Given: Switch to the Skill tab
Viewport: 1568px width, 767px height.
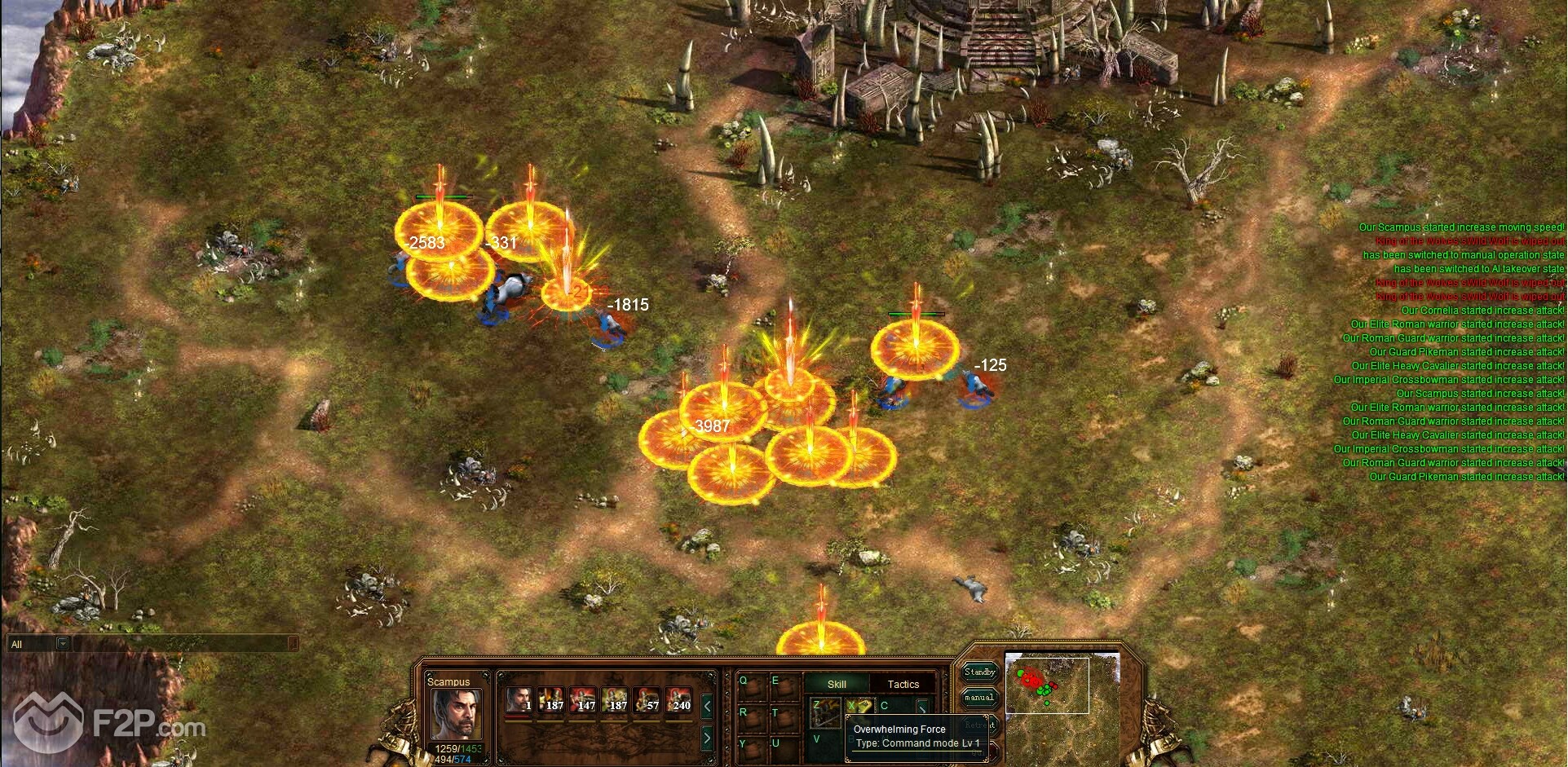Looking at the screenshot, I should pos(837,684).
